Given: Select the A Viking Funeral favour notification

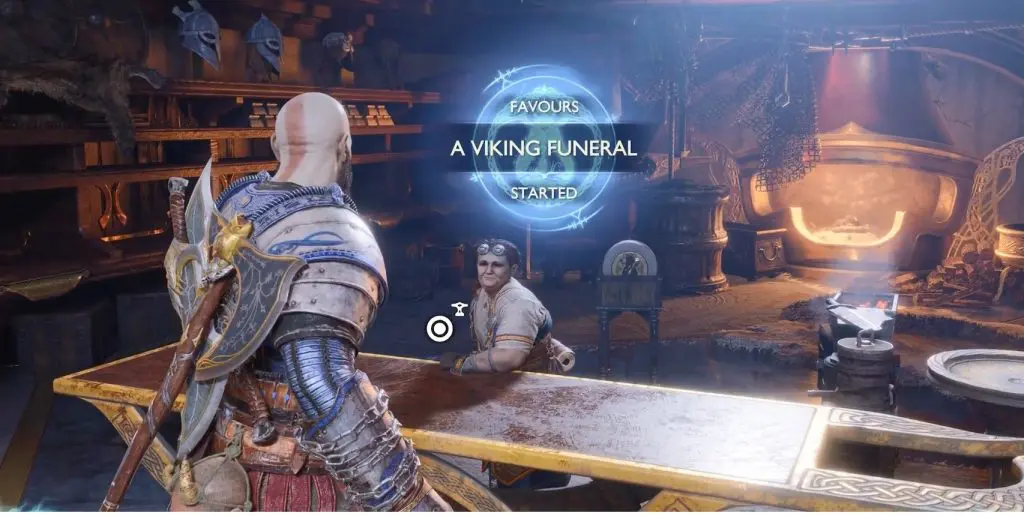Looking at the screenshot, I should click(x=543, y=148).
